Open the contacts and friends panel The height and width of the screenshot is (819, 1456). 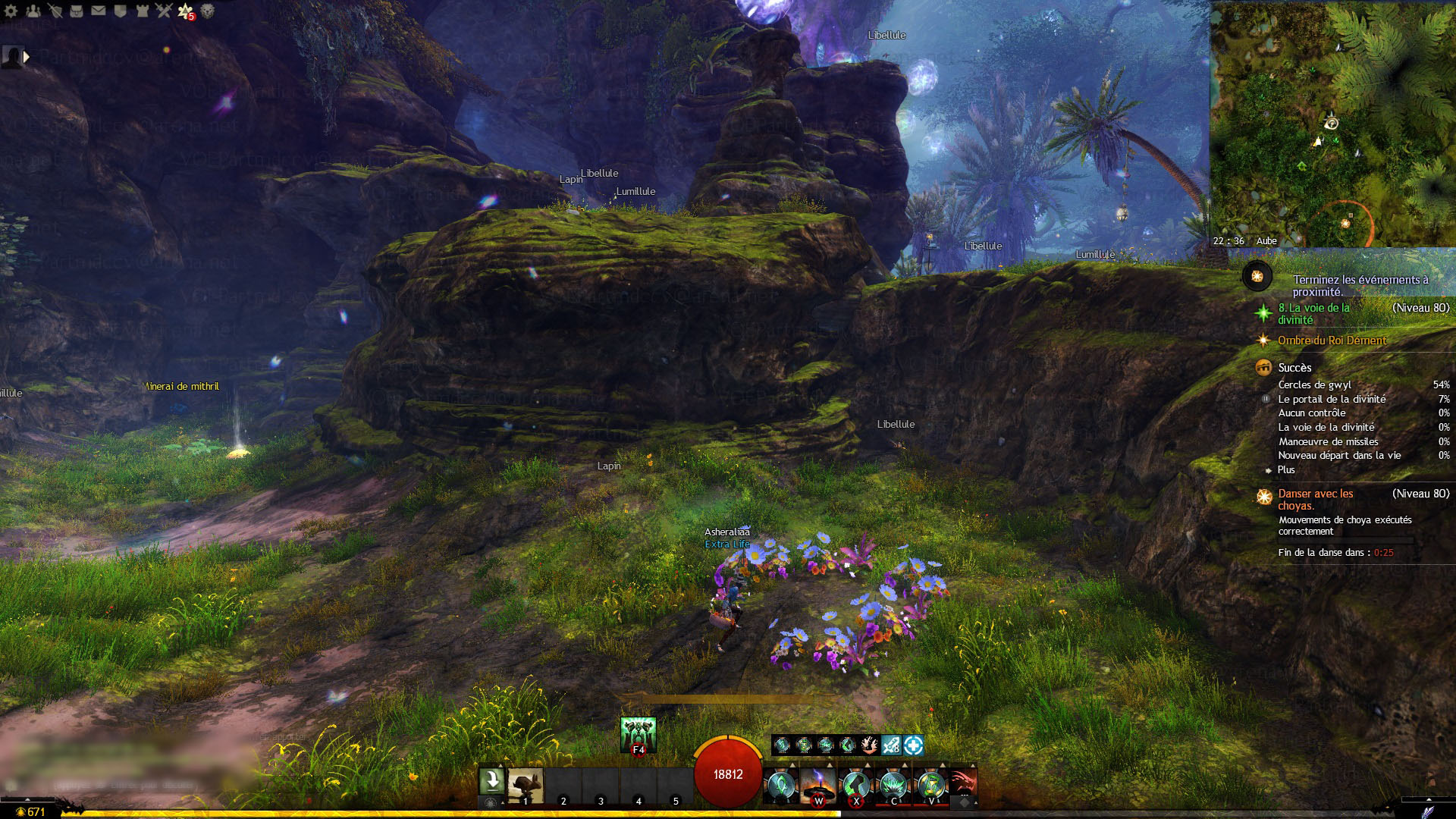pyautogui.click(x=33, y=11)
